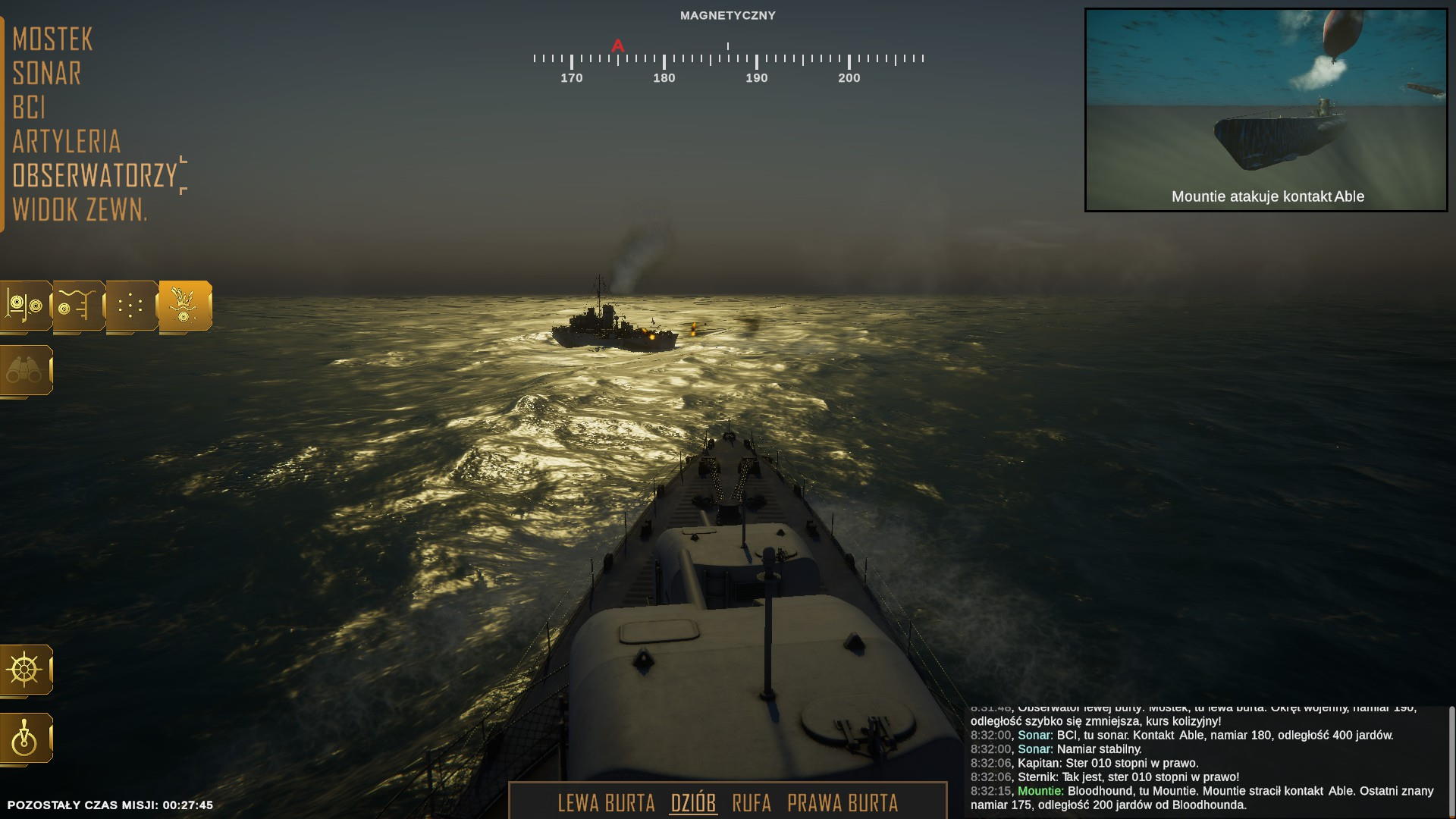Go to the Artyleria station

pyautogui.click(x=67, y=142)
